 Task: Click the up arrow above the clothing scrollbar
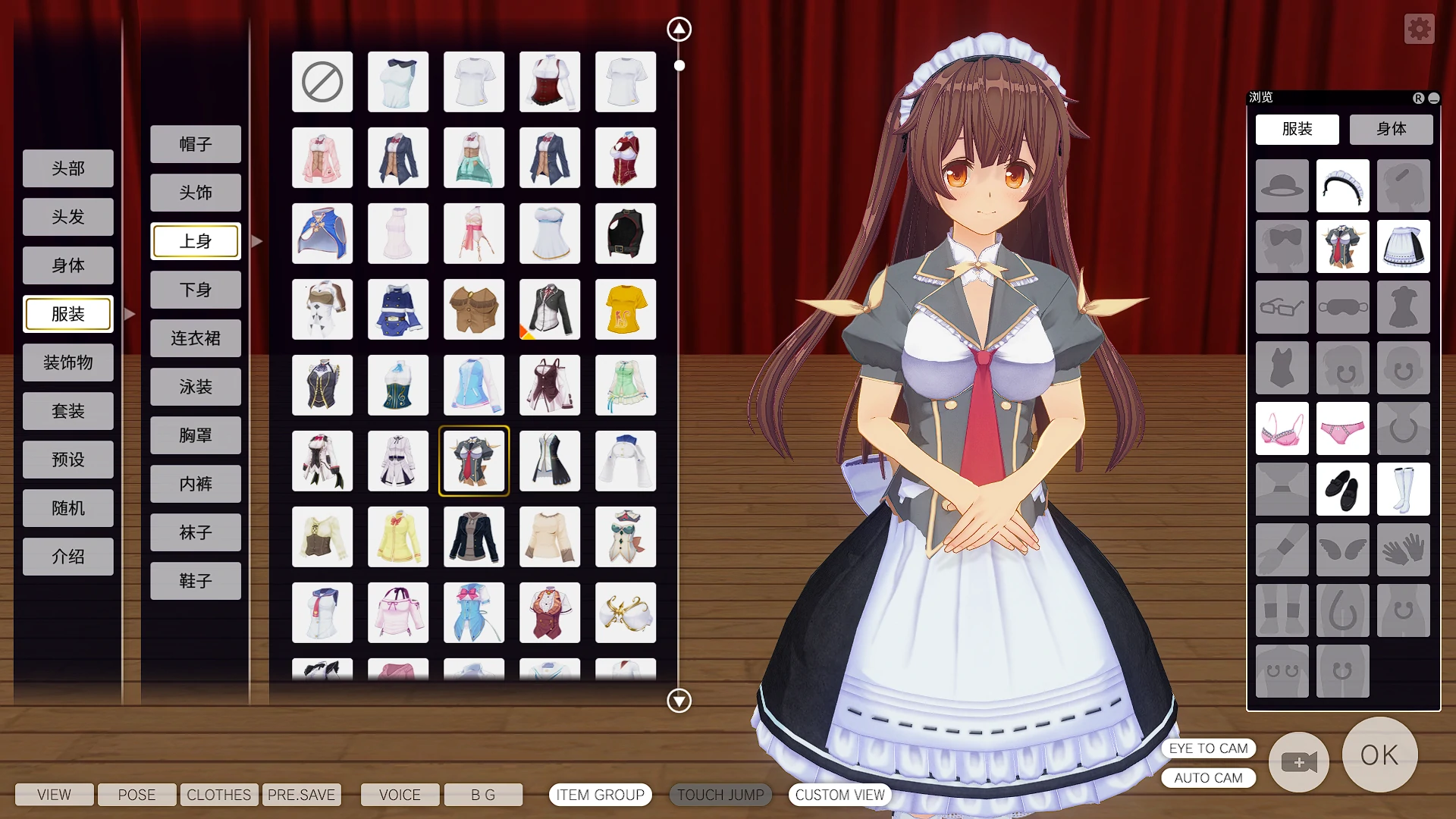(x=678, y=28)
